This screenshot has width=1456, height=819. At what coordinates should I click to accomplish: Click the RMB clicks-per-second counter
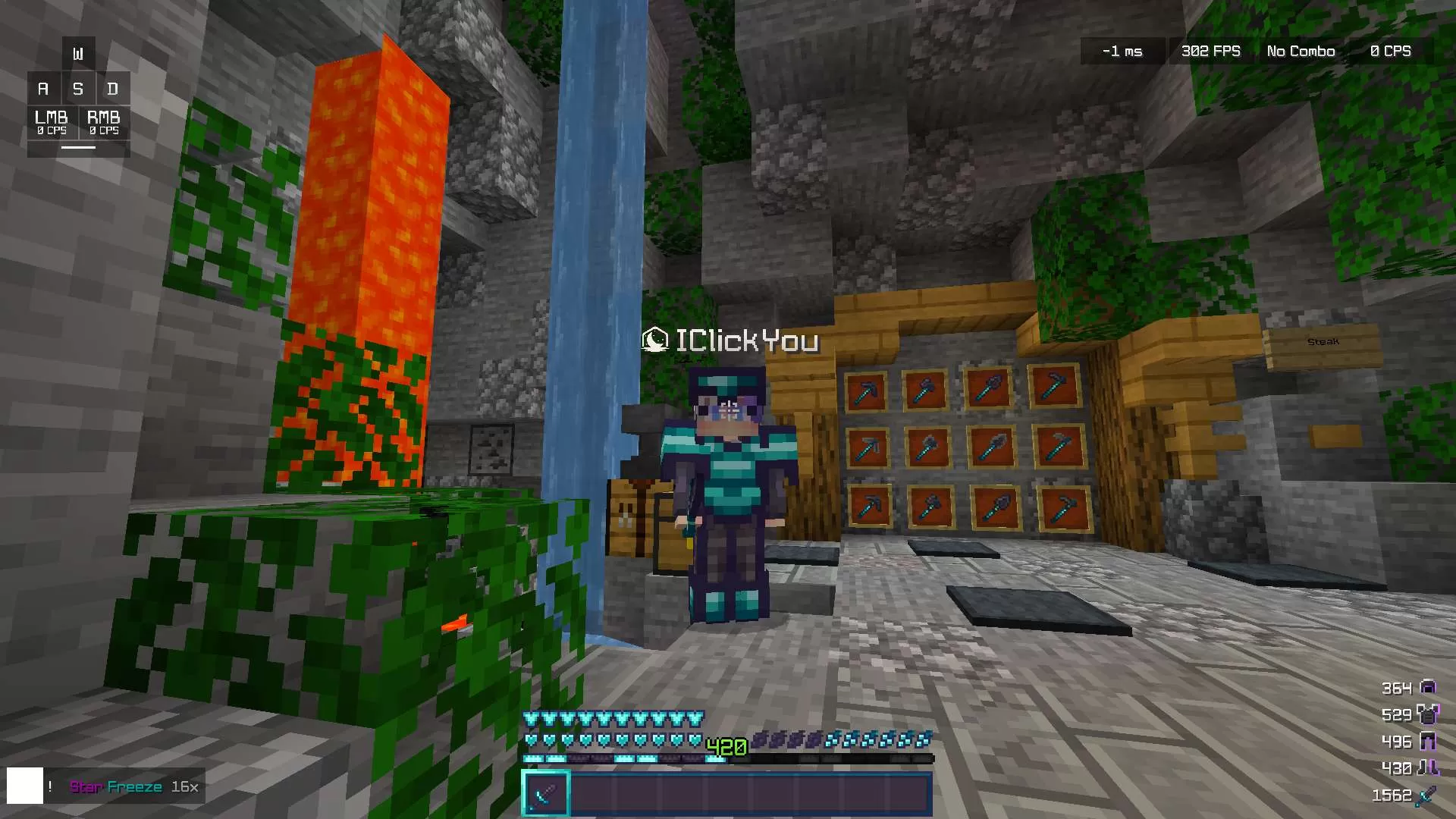pos(105,123)
